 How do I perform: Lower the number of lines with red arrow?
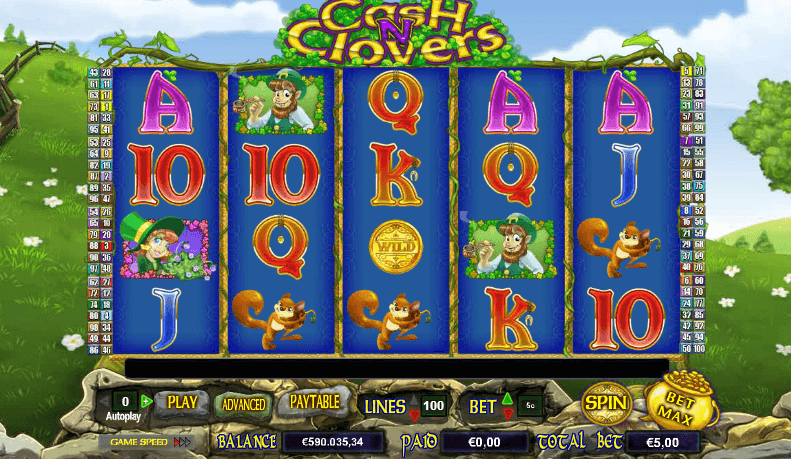coord(414,413)
